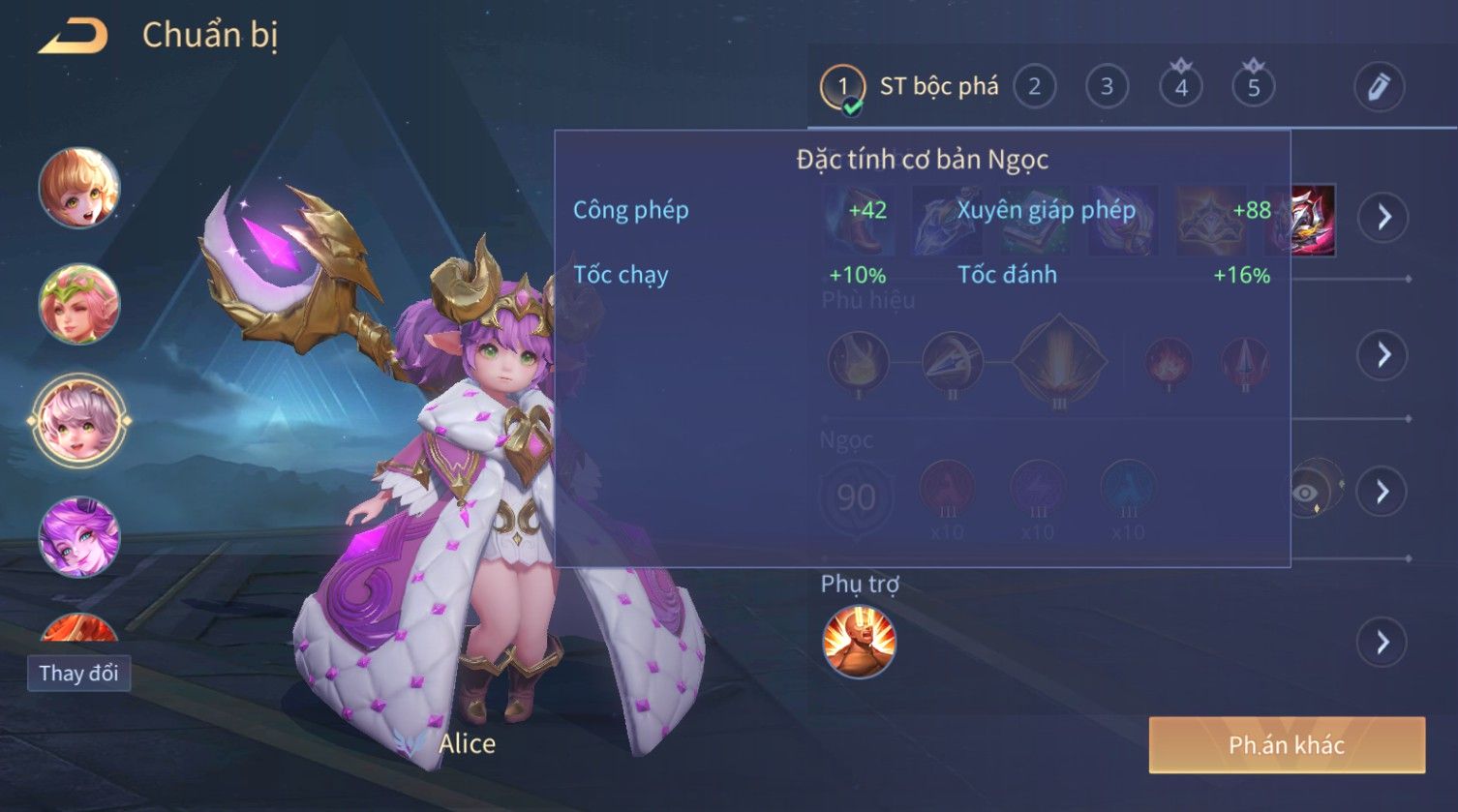
Task: Open the Phù hiệu details arrow
Action: [x=1382, y=355]
